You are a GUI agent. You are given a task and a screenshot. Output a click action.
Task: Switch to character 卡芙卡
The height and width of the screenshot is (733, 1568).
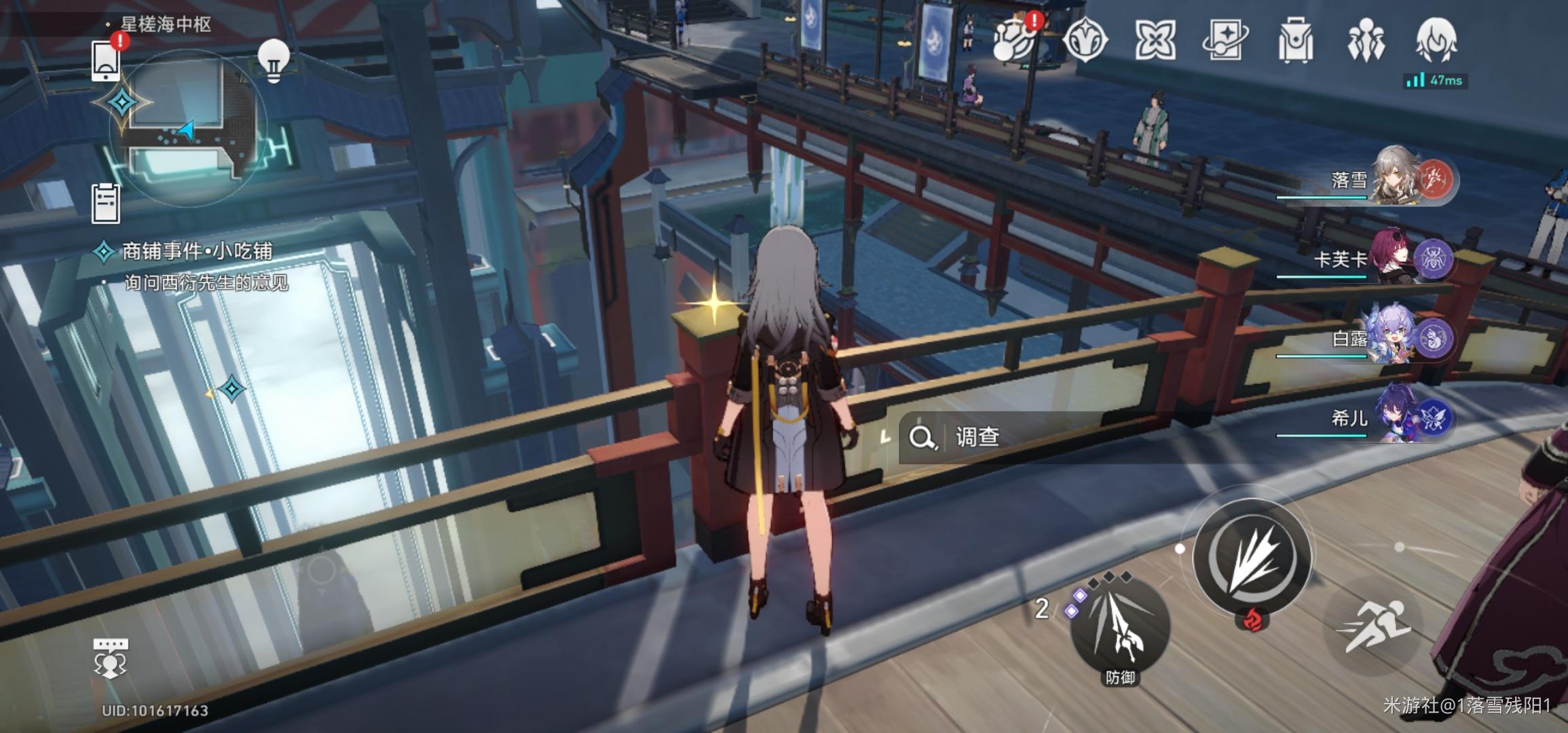[1398, 259]
